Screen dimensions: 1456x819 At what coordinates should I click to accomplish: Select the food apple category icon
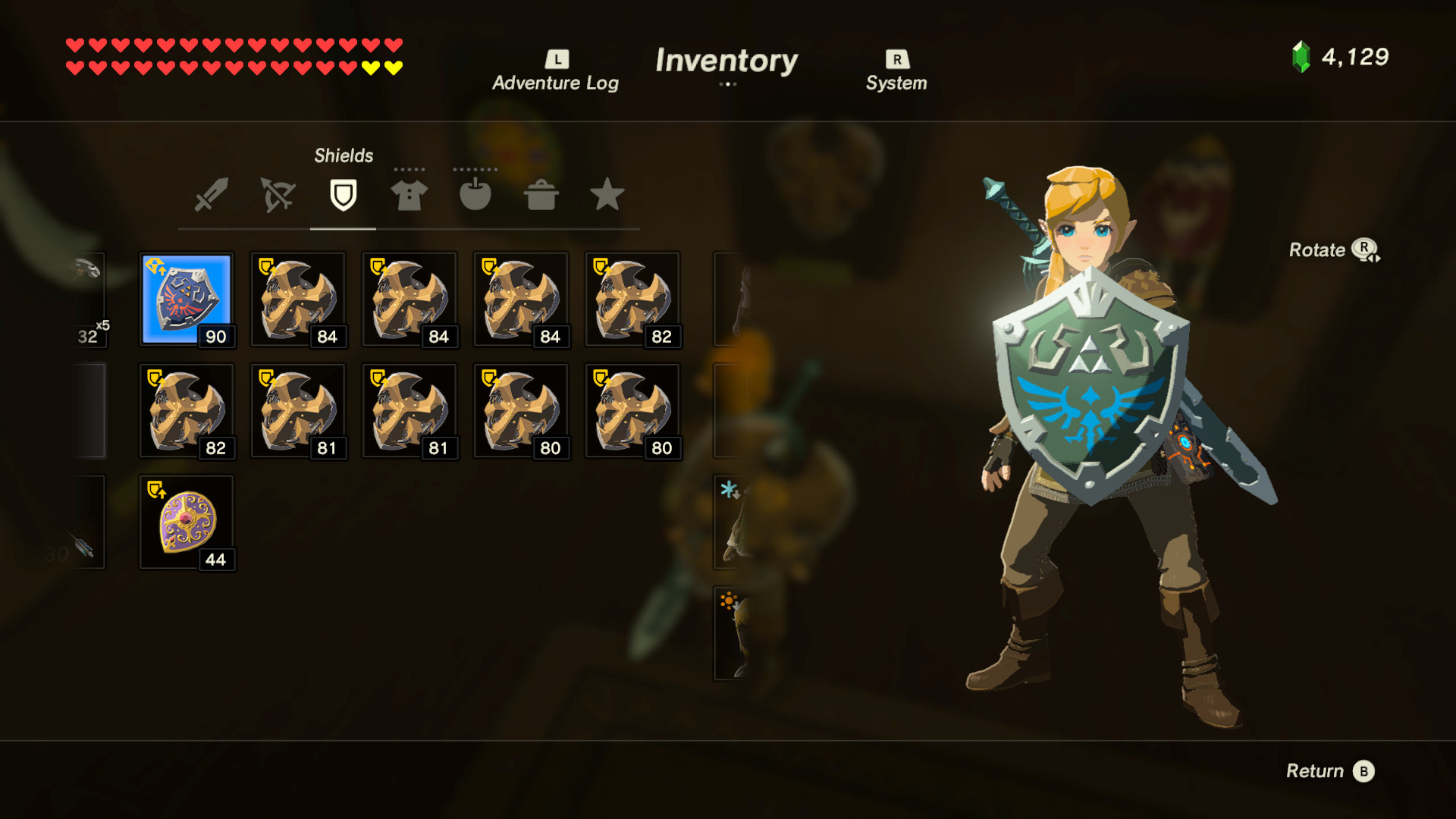[475, 196]
